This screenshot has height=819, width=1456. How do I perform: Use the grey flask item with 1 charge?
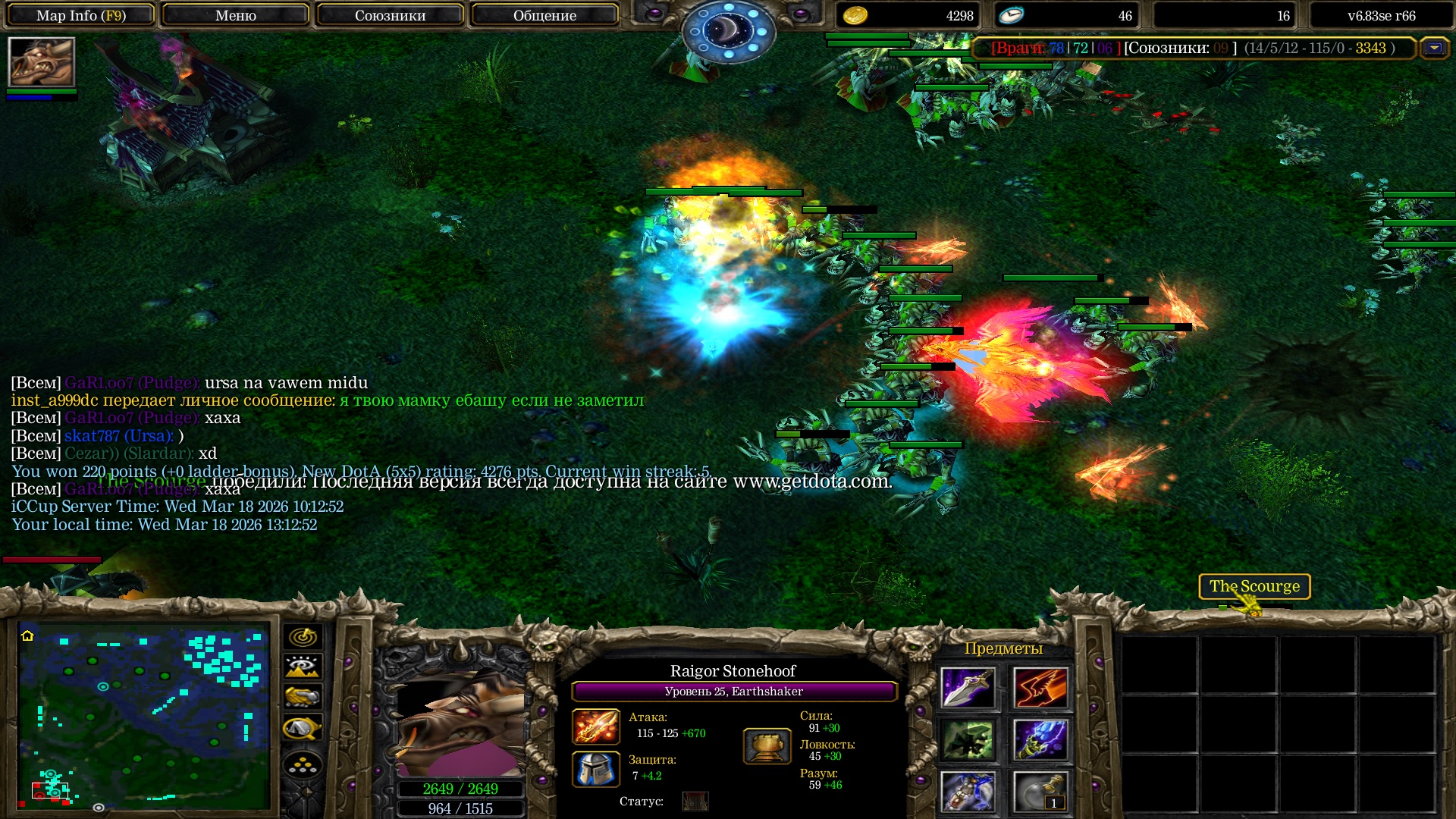pos(1040,792)
